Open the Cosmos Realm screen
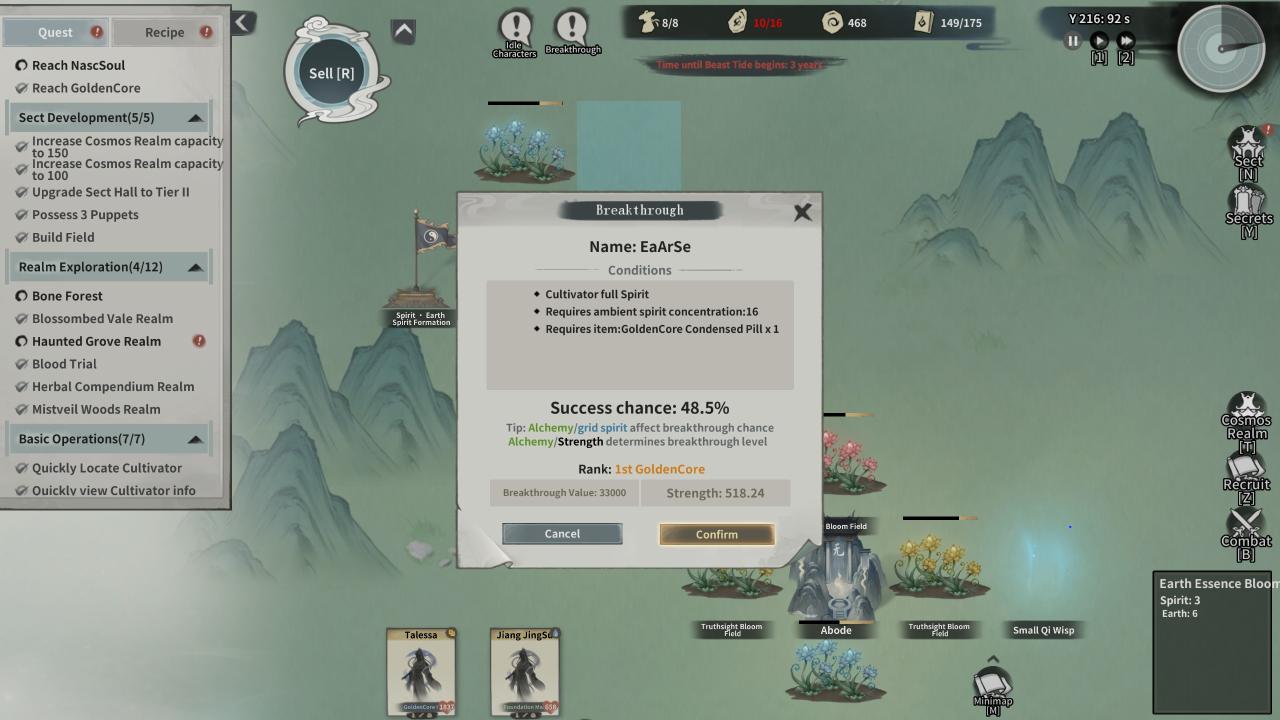Viewport: 1280px width, 720px height. tap(1246, 414)
